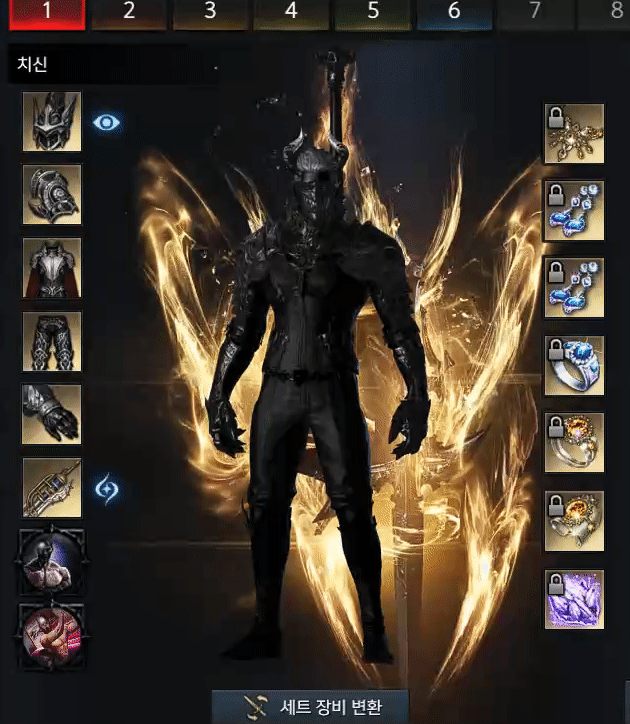Click the chest armor with red cape
Viewport: 630px width, 724px height.
(52, 268)
